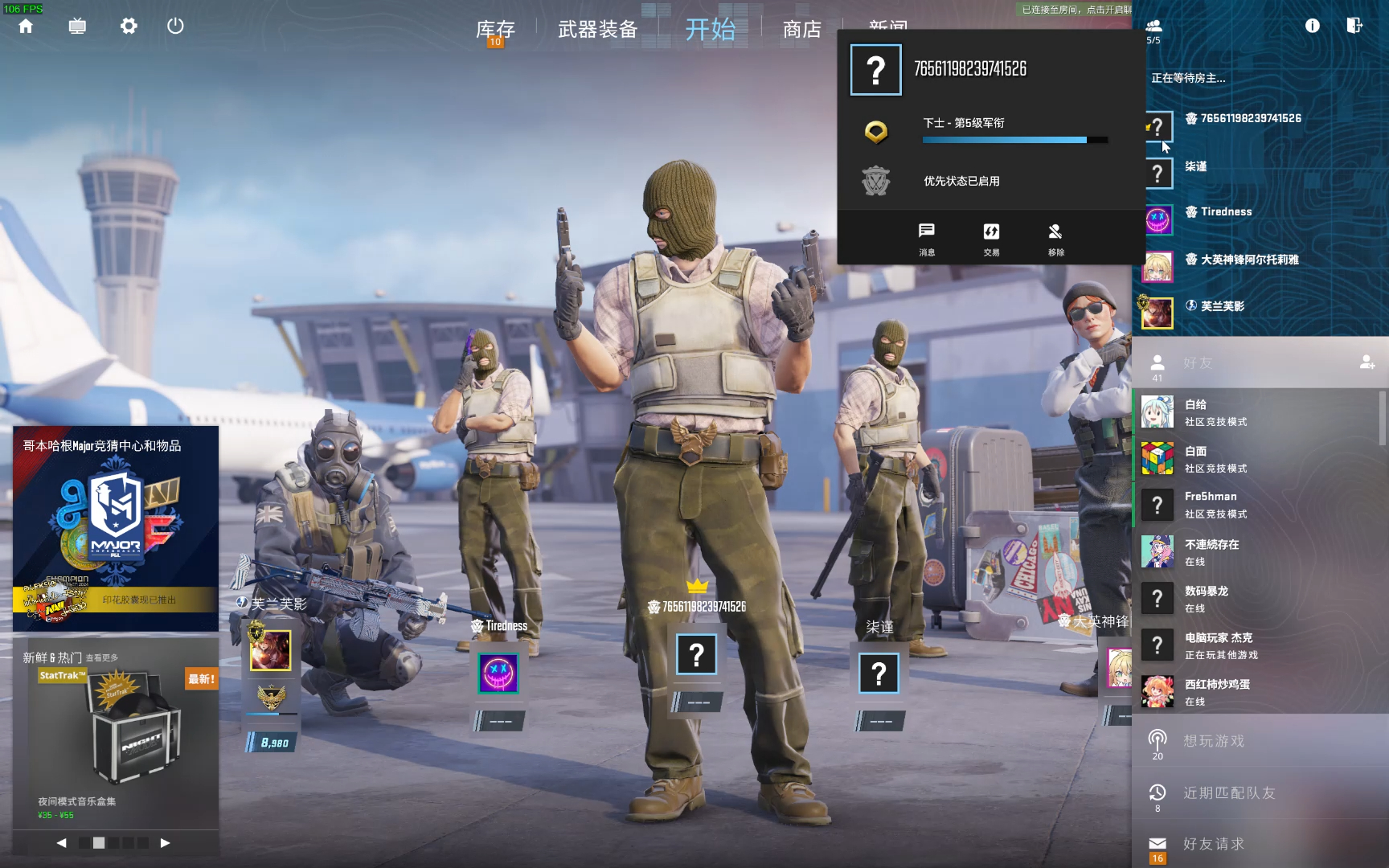Viewport: 1389px width, 868px height.
Task: Click the power quit icon
Action: [175, 27]
